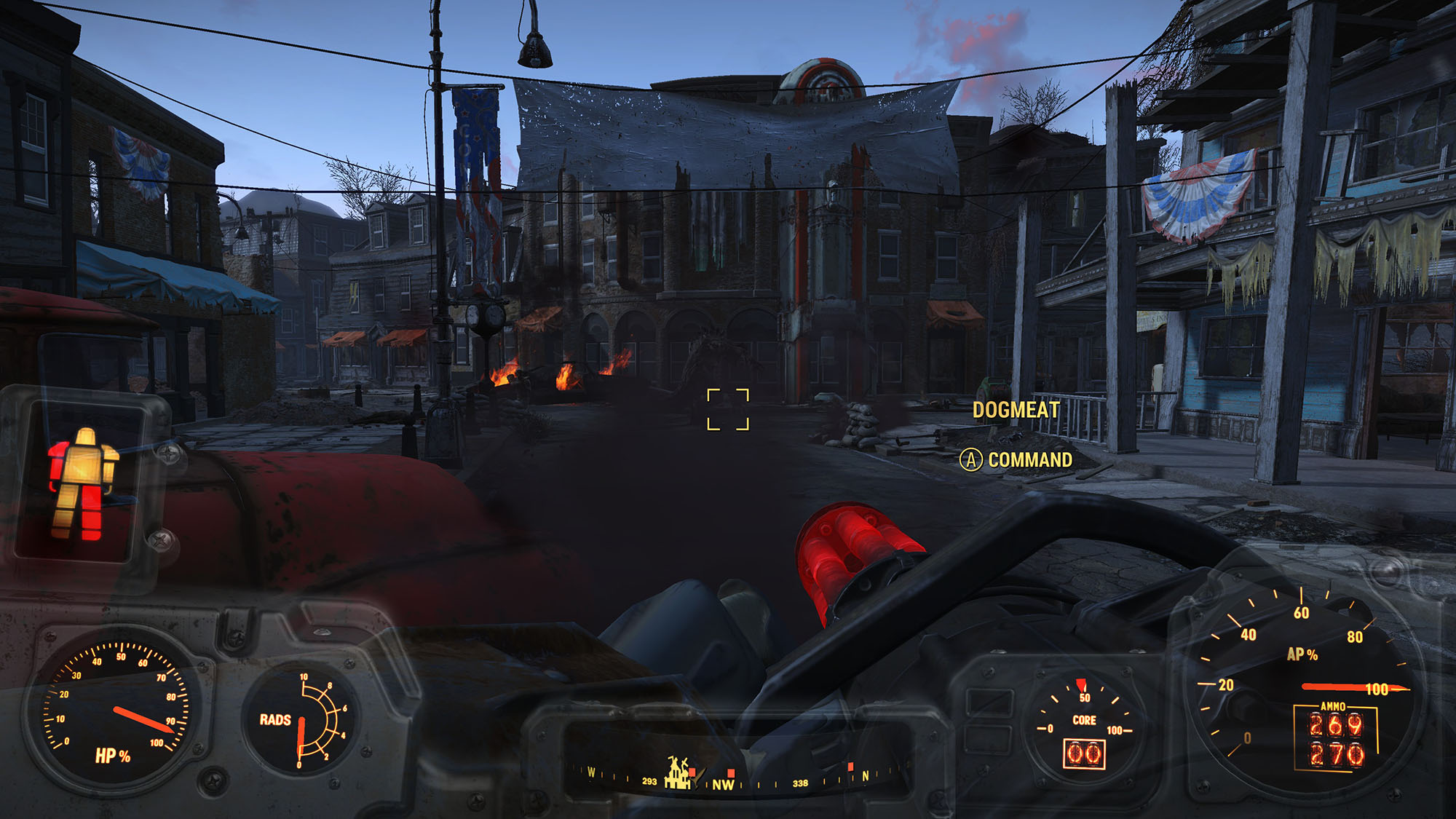Click the power armor condition figure icon
Image resolution: width=1456 pixels, height=819 pixels.
click(82, 483)
